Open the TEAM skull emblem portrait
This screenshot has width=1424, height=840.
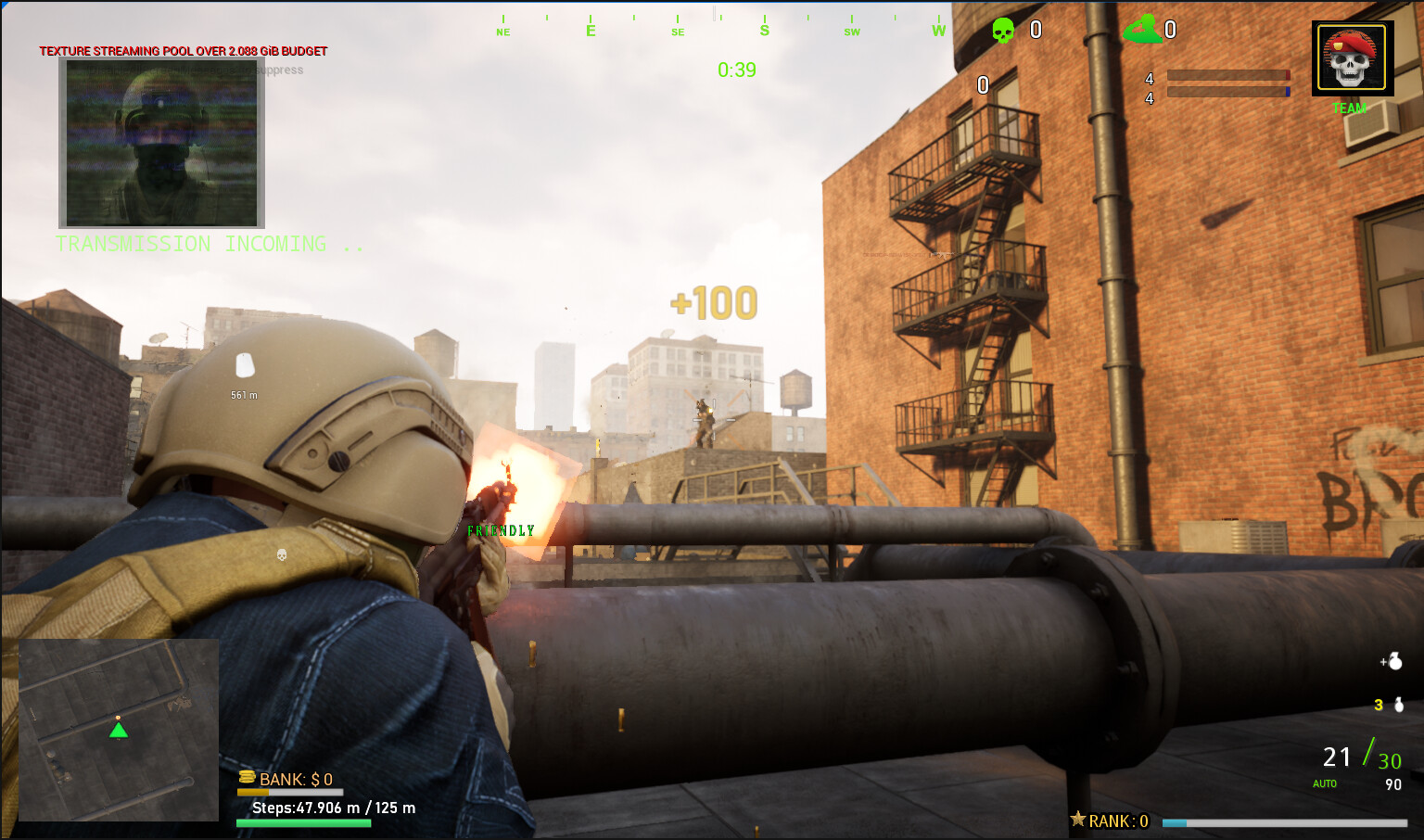pyautogui.click(x=1352, y=58)
